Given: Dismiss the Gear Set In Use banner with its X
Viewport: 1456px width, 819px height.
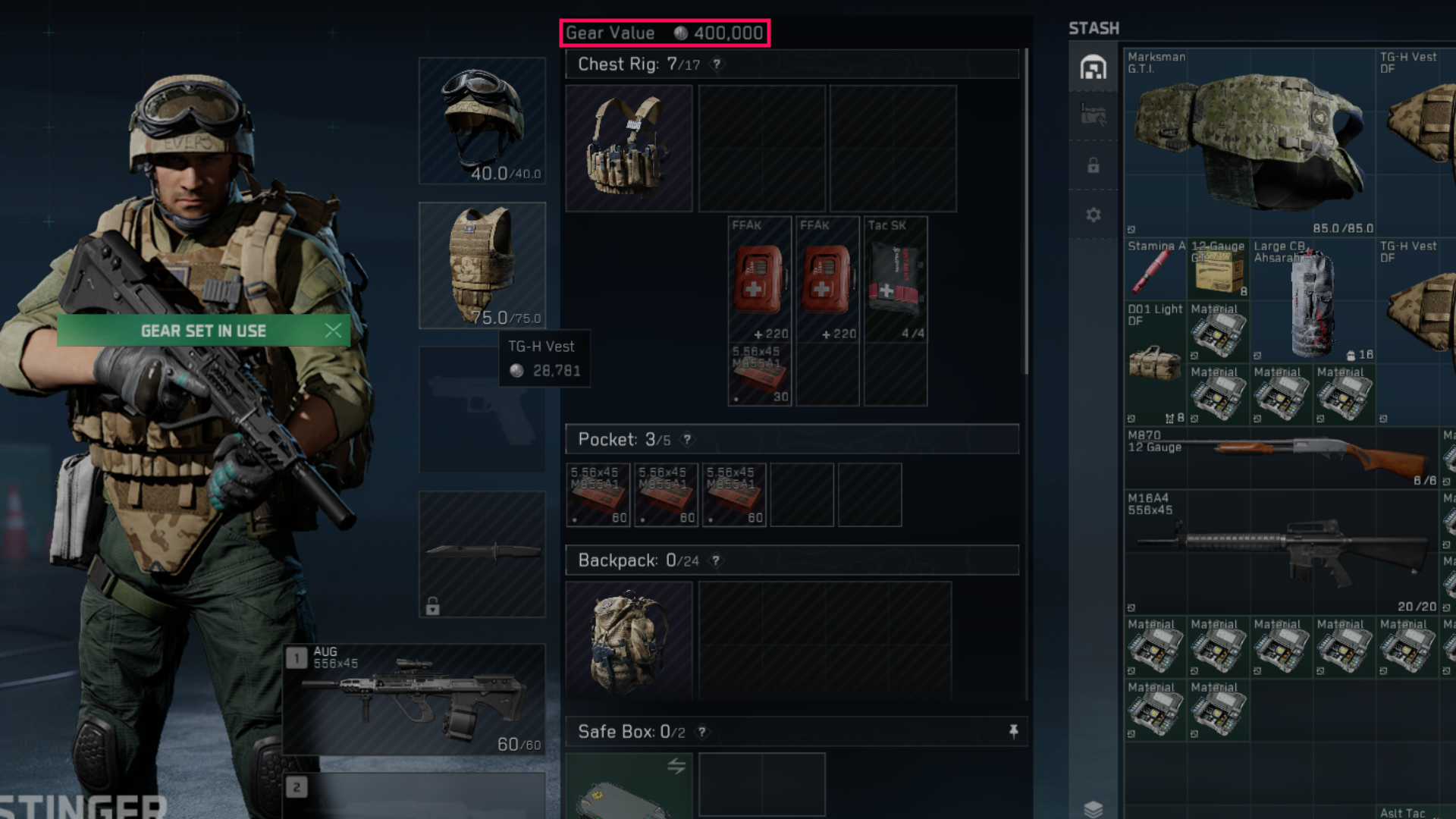Looking at the screenshot, I should point(332,330).
